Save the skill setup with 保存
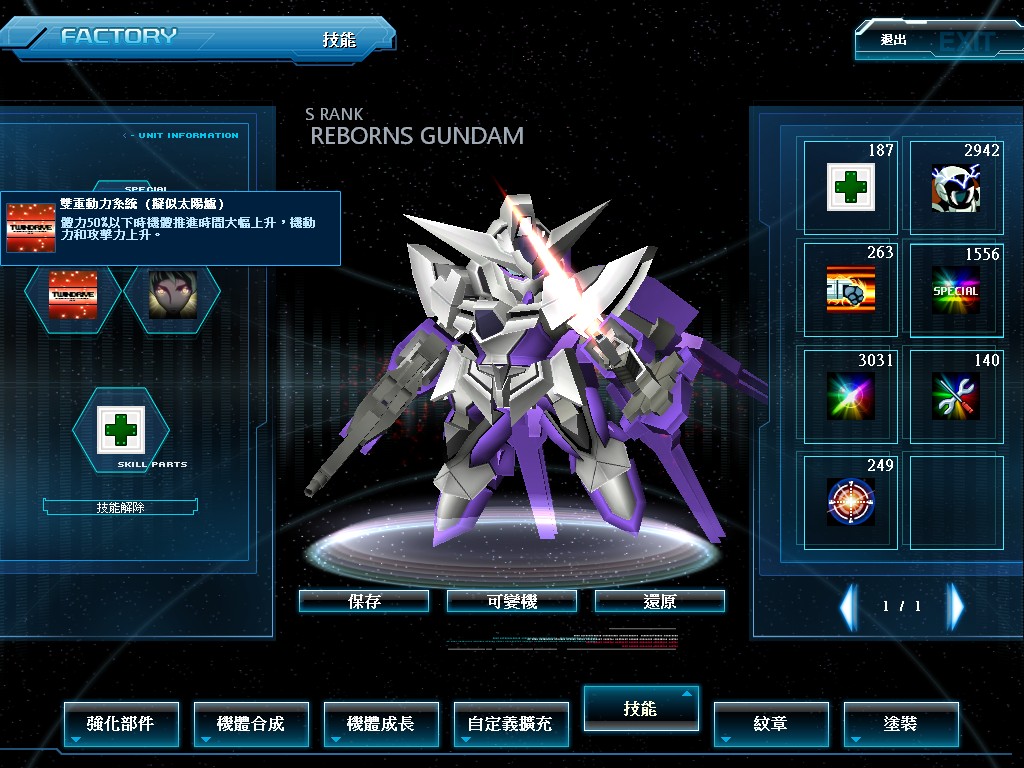The image size is (1024, 768). point(364,601)
